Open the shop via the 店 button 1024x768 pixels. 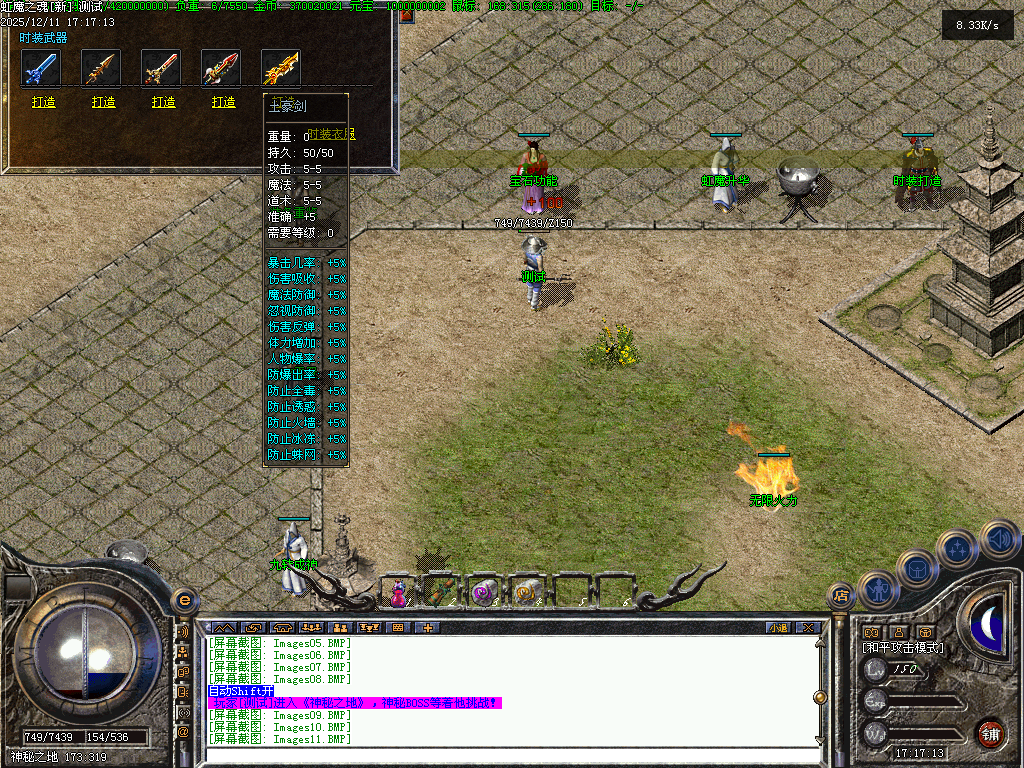(841, 597)
